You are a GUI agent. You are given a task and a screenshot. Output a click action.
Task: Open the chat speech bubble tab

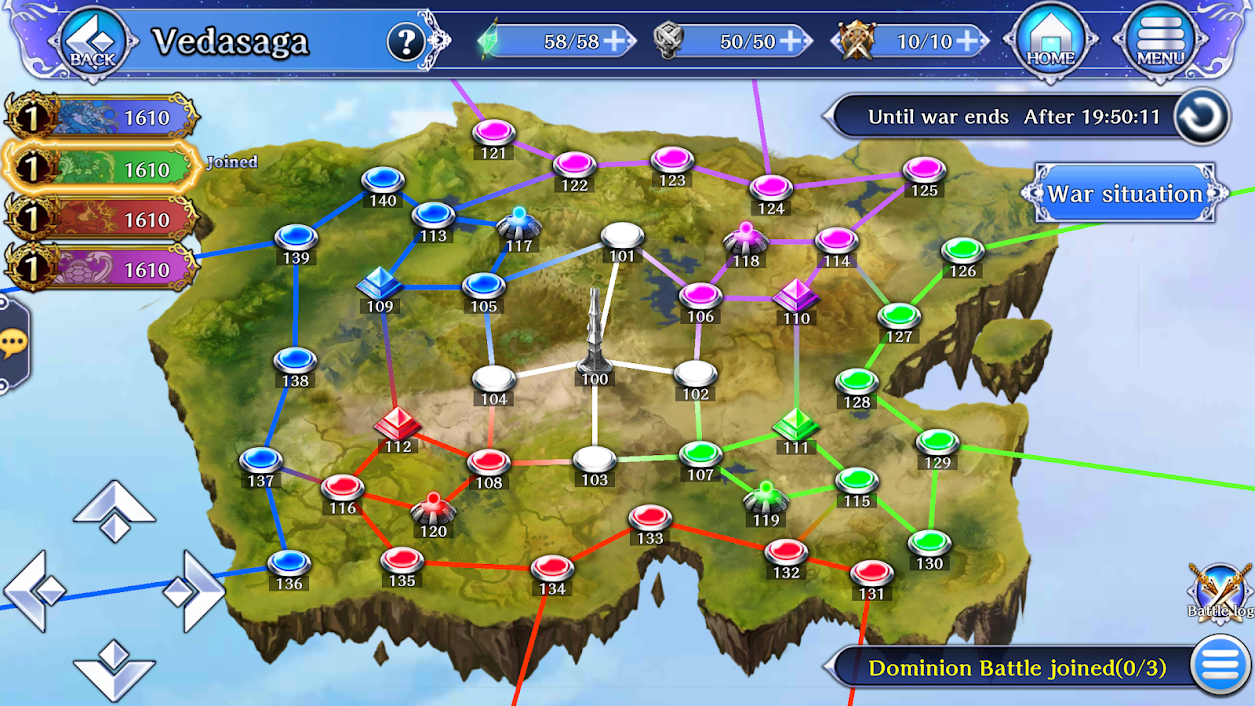[13, 345]
